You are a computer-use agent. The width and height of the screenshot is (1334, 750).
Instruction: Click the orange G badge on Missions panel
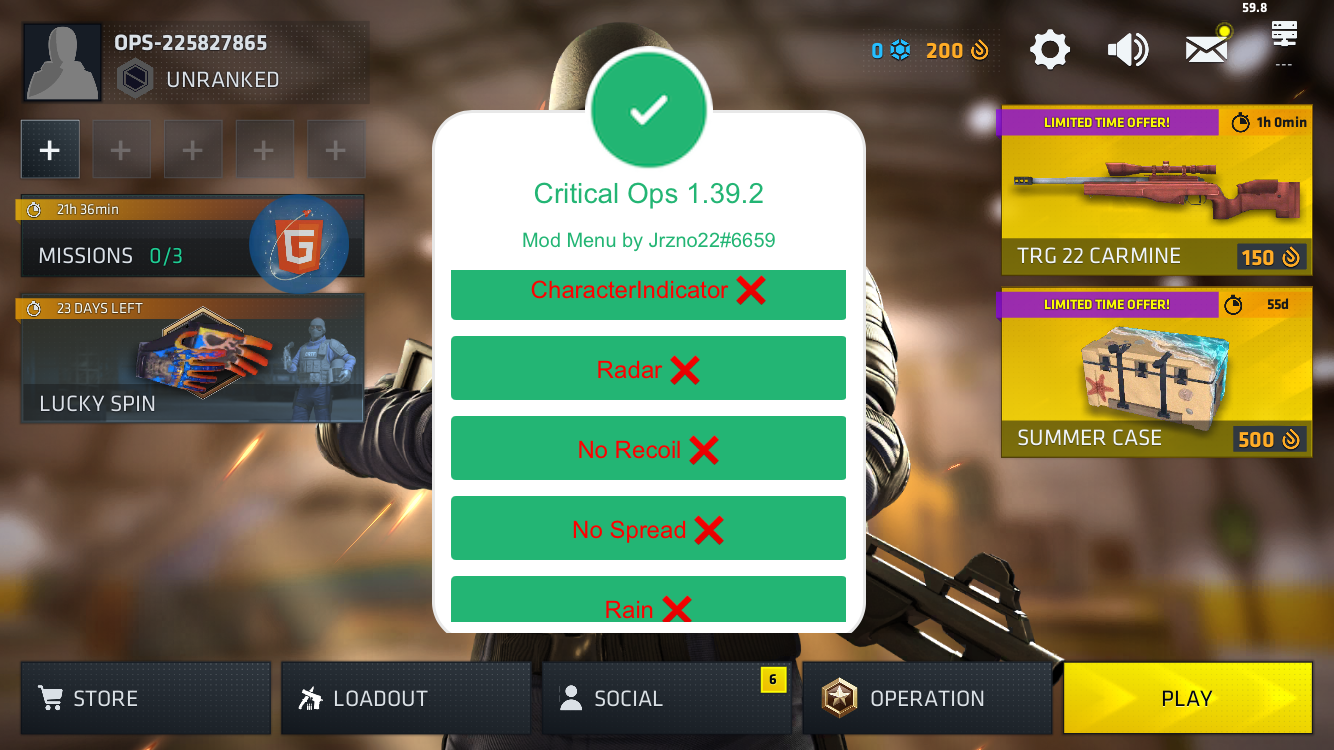pos(299,242)
